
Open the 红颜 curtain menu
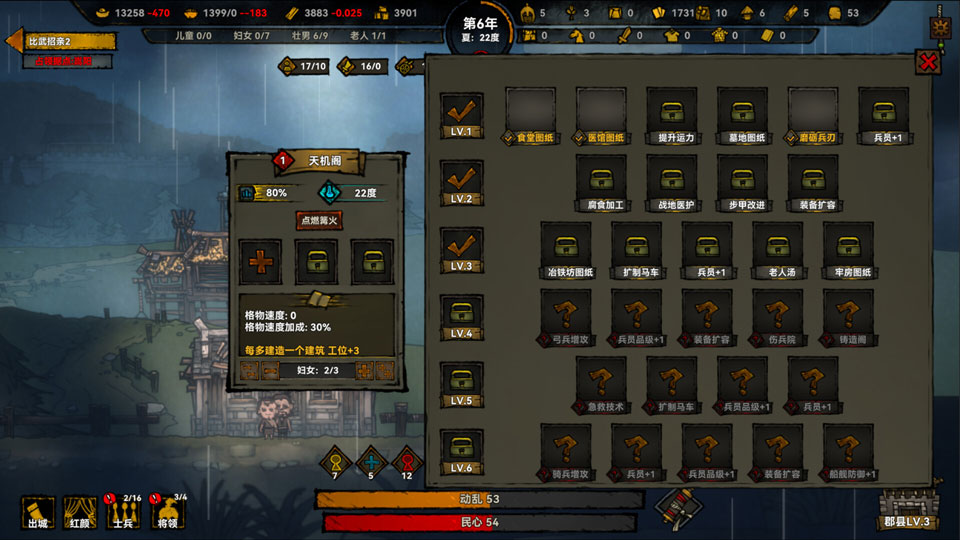tap(80, 511)
